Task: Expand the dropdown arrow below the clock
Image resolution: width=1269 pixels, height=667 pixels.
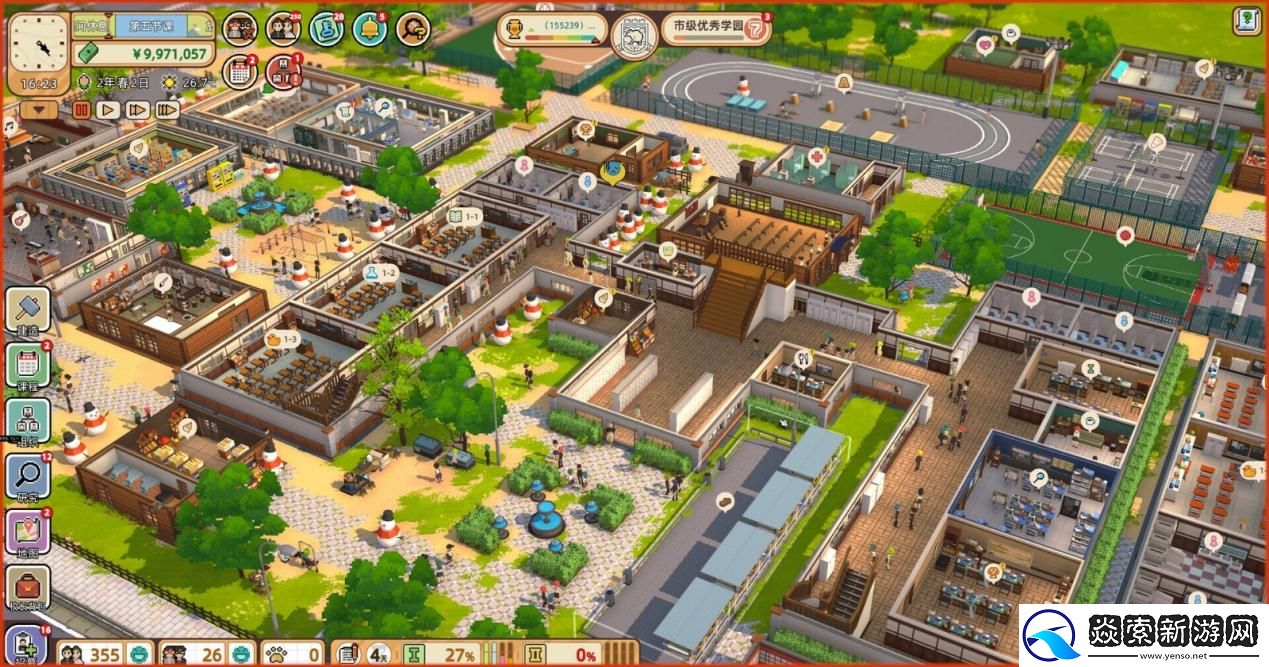Action: point(39,109)
